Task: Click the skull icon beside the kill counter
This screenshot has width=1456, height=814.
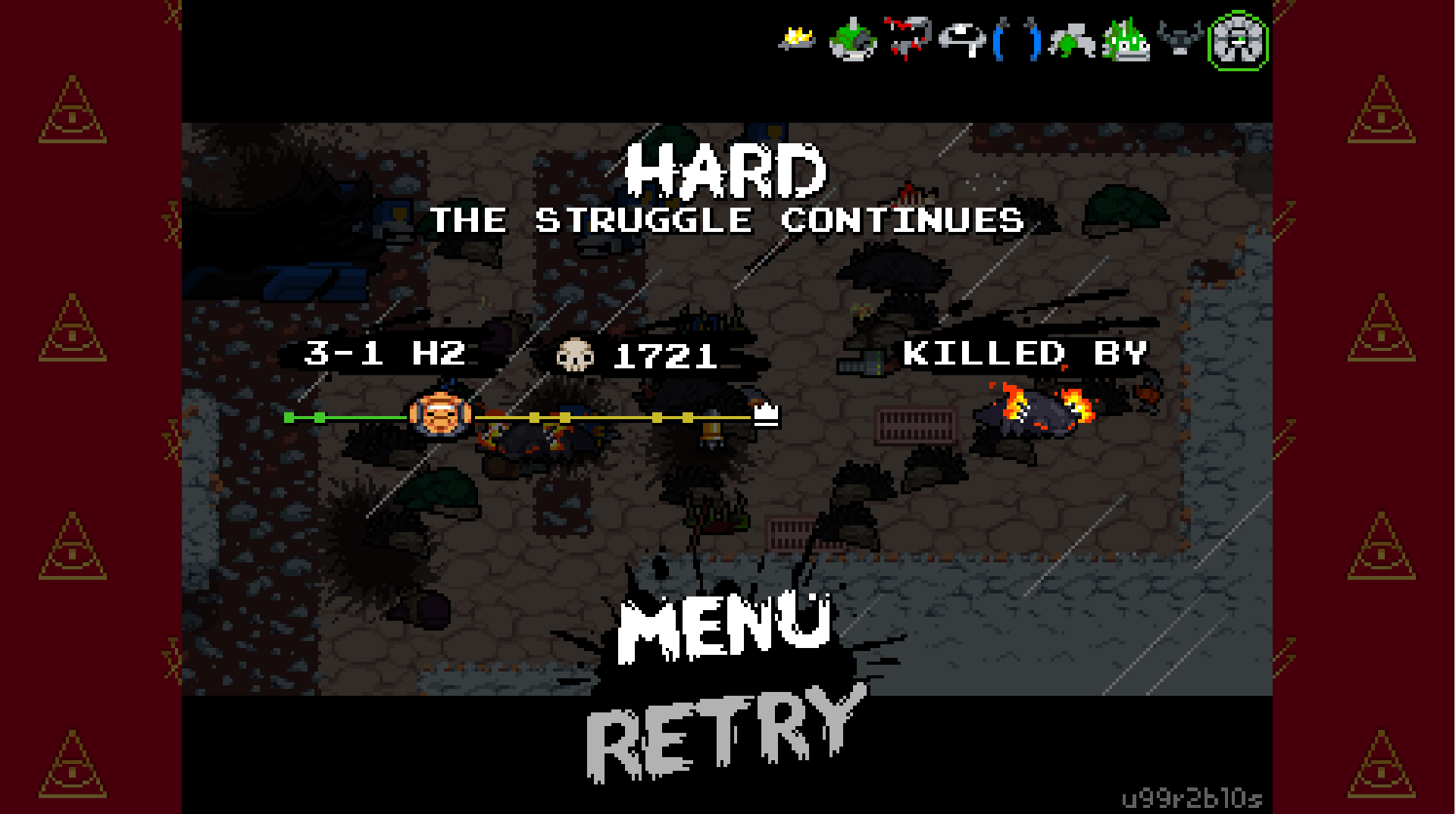Action: [576, 355]
